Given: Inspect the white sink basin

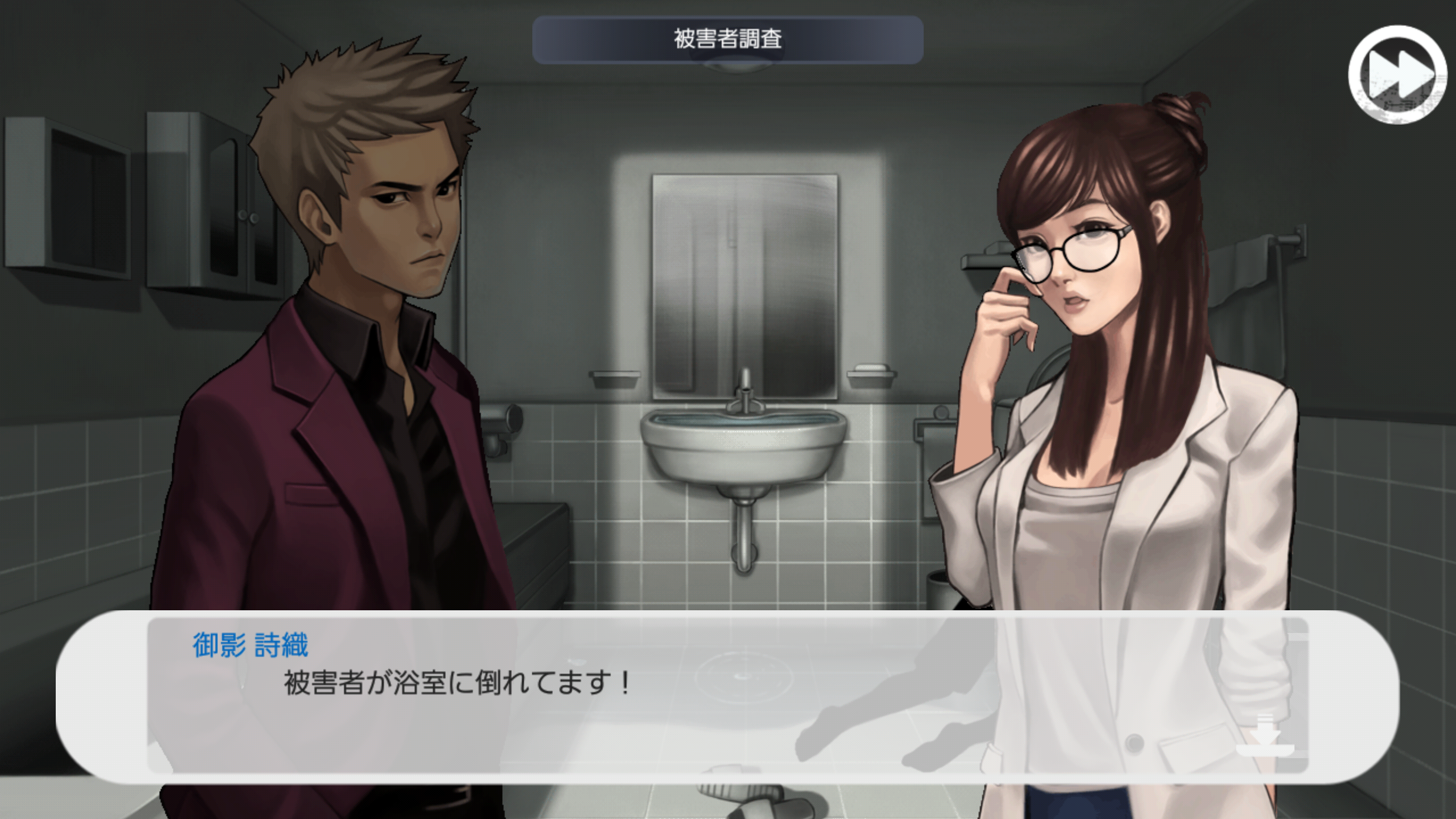Looking at the screenshot, I should (745, 449).
